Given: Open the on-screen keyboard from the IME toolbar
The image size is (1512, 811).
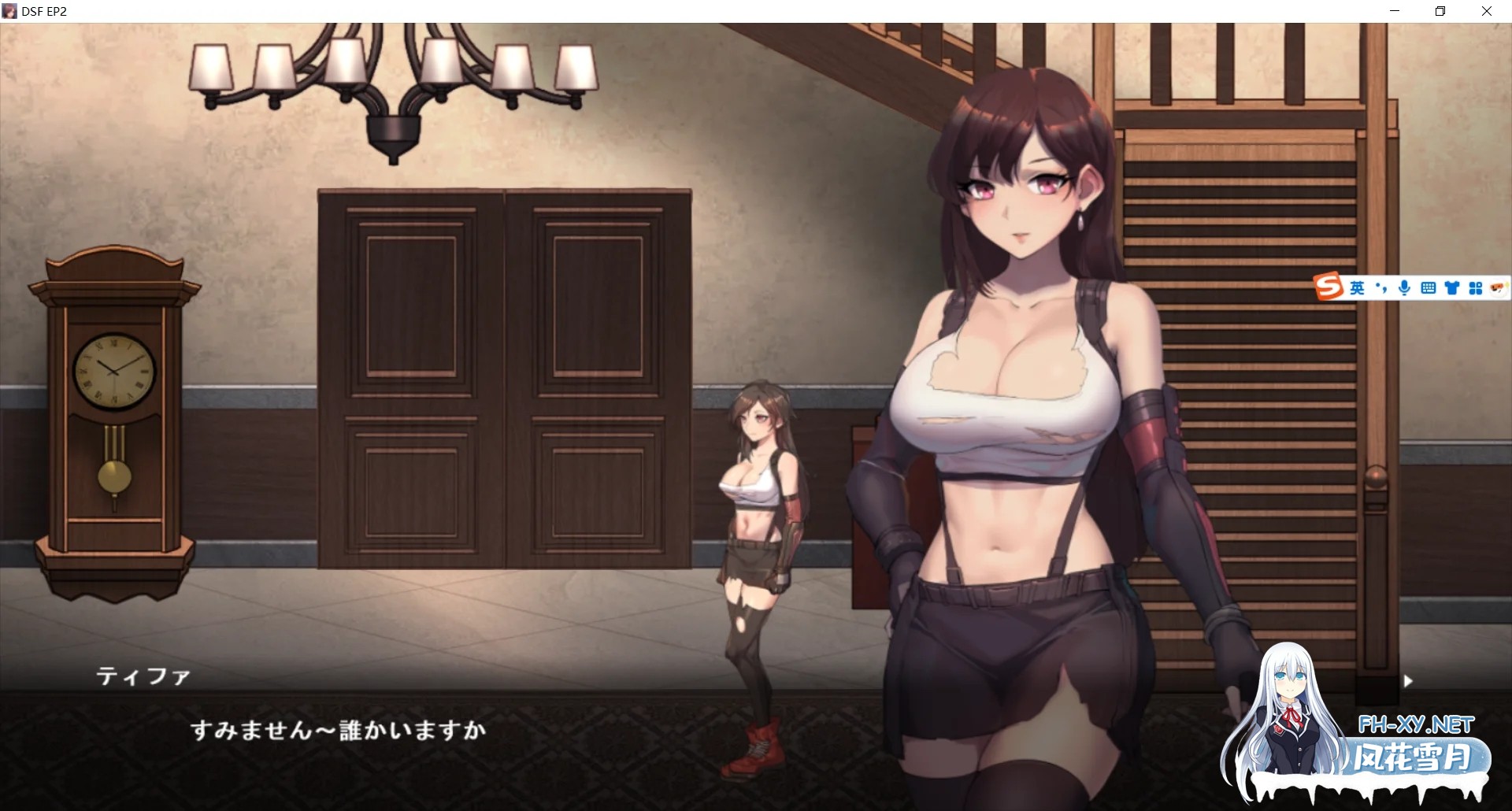Looking at the screenshot, I should pos(1429,288).
